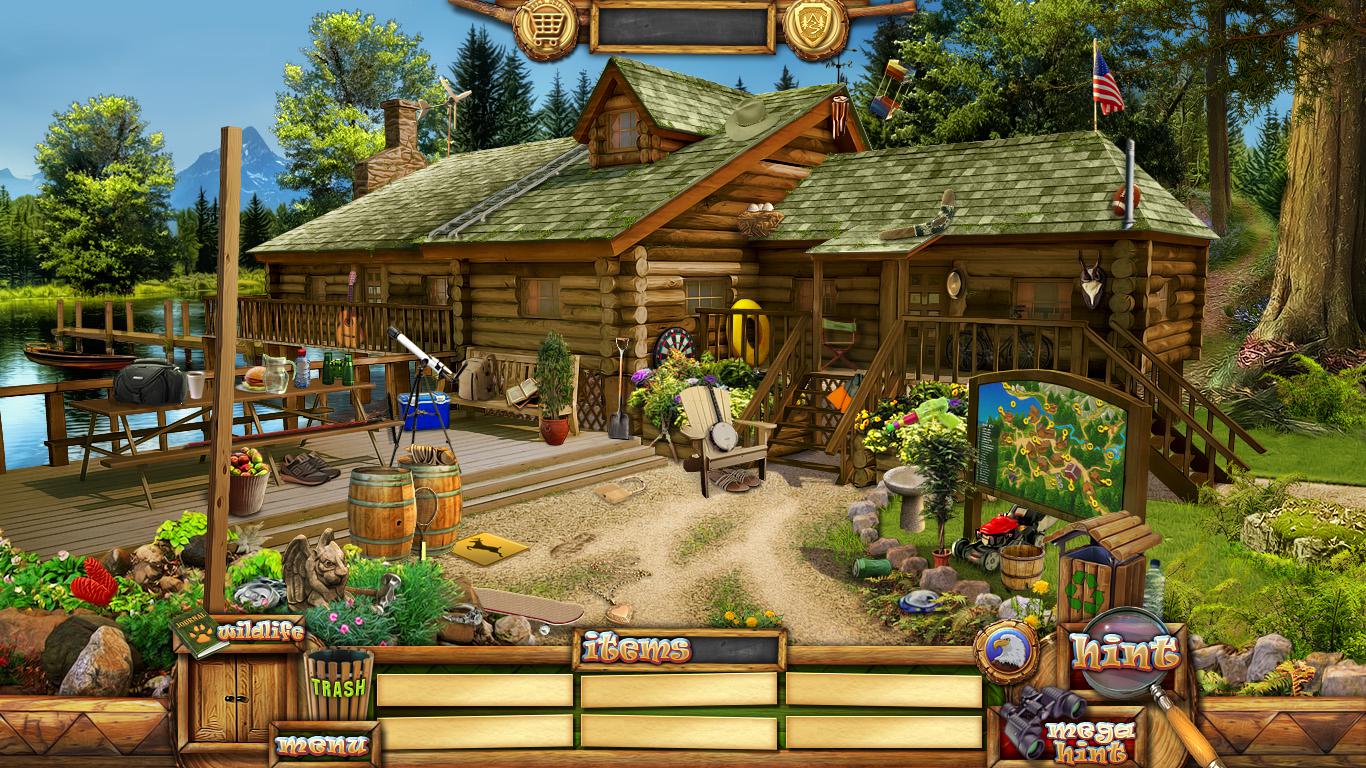The image size is (1366, 768).
Task: Click the green TRASH bin
Action: [x=338, y=685]
